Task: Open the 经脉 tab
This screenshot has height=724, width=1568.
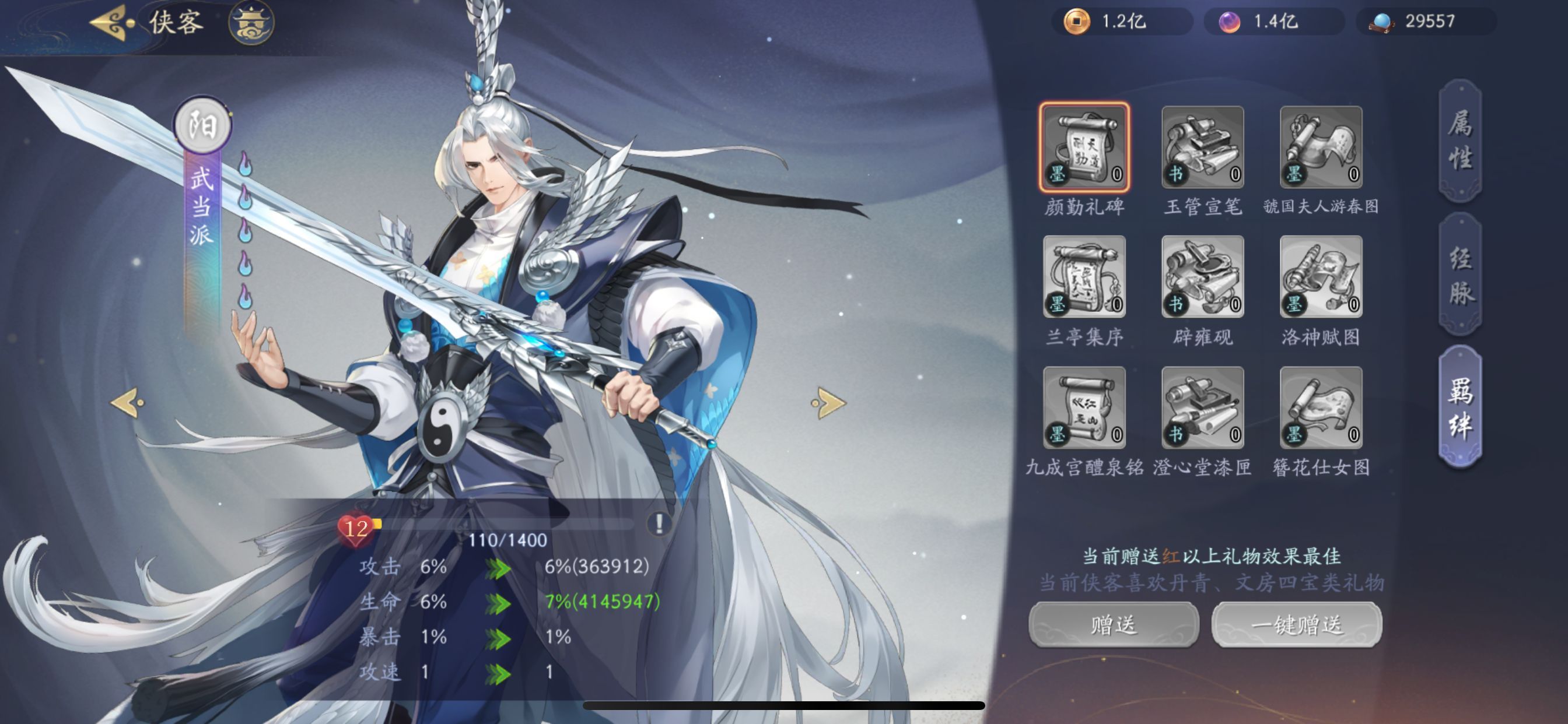Action: (x=1460, y=275)
